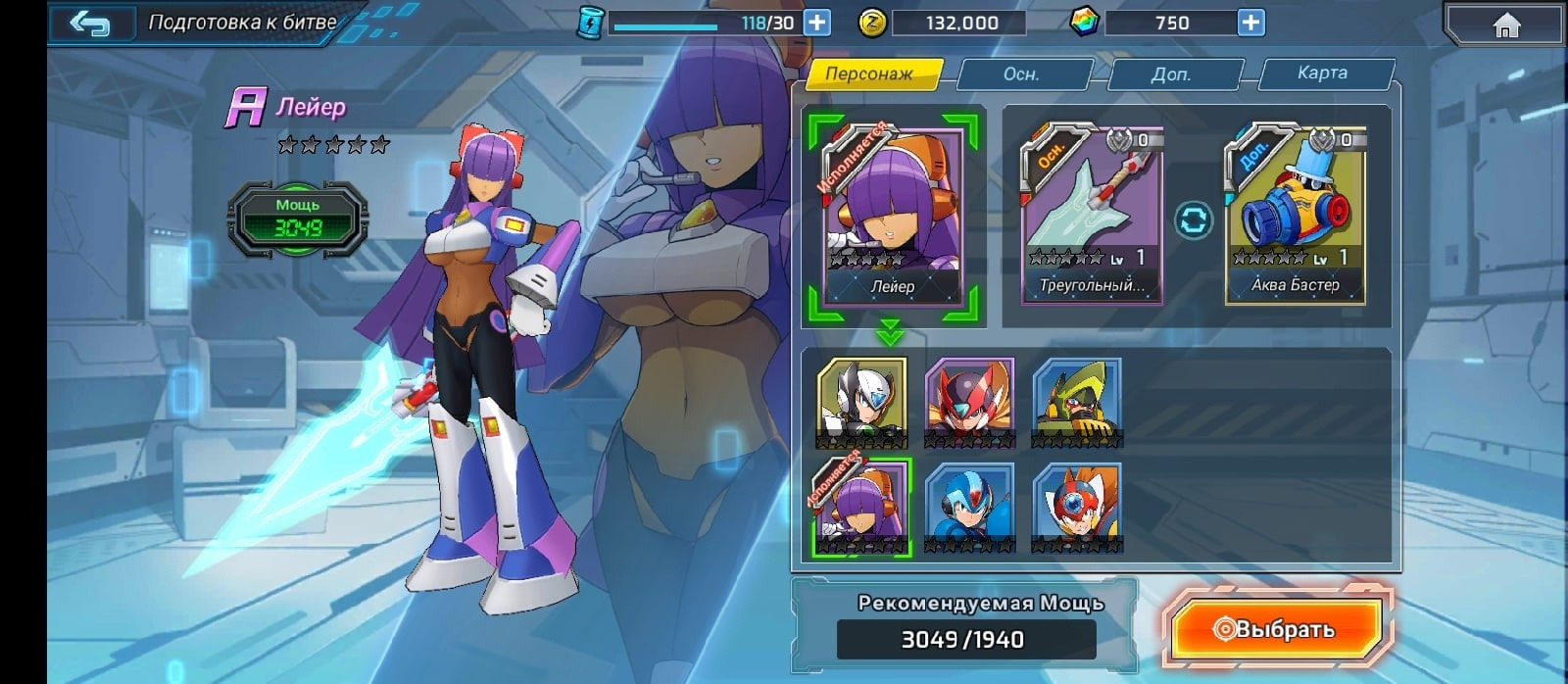Viewport: 1568px width, 684px height.
Task: Confirm with the Выбрать button
Action: pos(1277,629)
